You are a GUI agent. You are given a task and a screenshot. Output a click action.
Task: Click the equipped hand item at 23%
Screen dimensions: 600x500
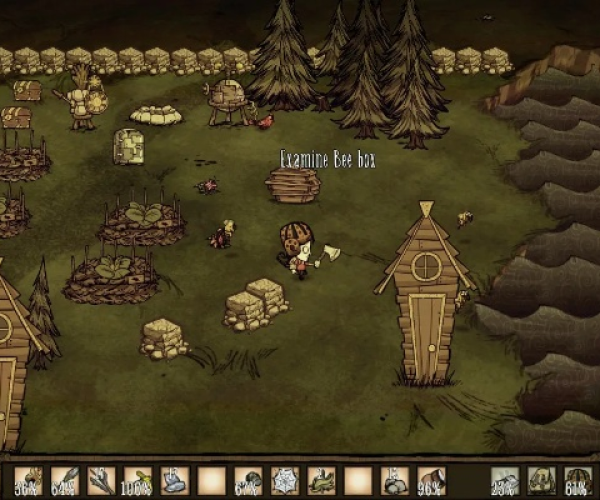click(505, 482)
